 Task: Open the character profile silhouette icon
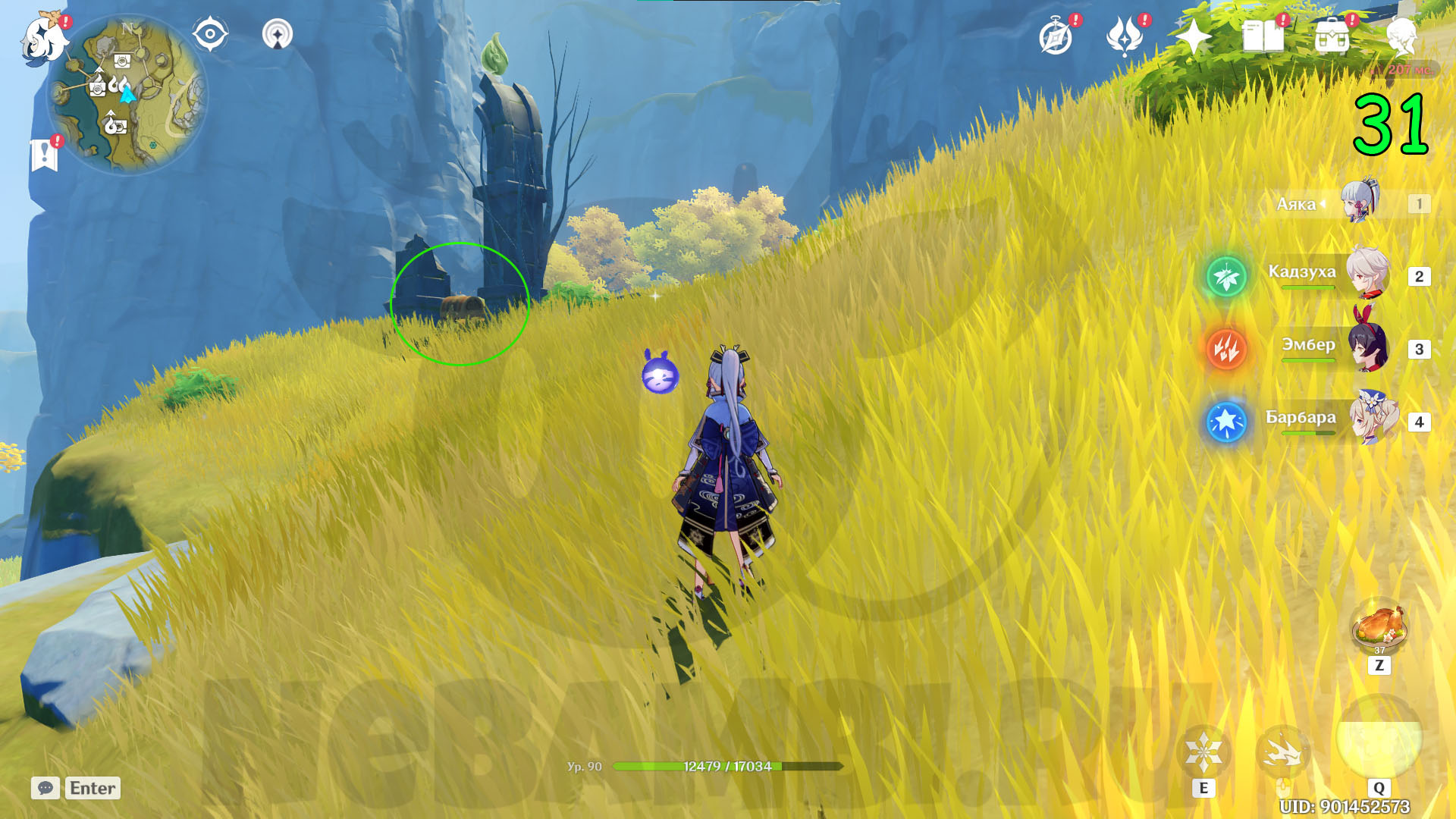(x=1401, y=37)
